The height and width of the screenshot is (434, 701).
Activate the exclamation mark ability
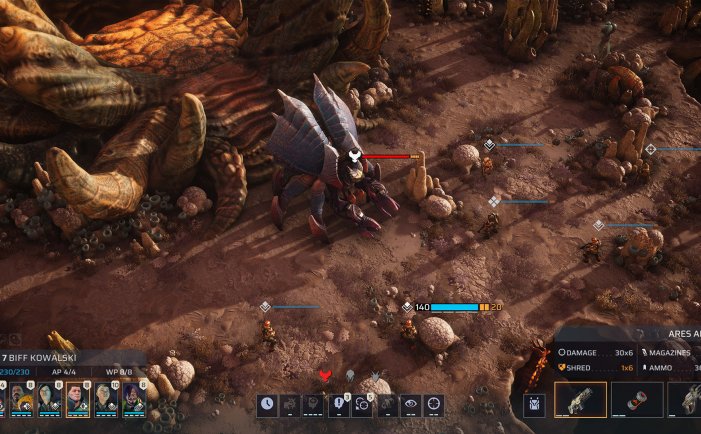click(x=338, y=405)
